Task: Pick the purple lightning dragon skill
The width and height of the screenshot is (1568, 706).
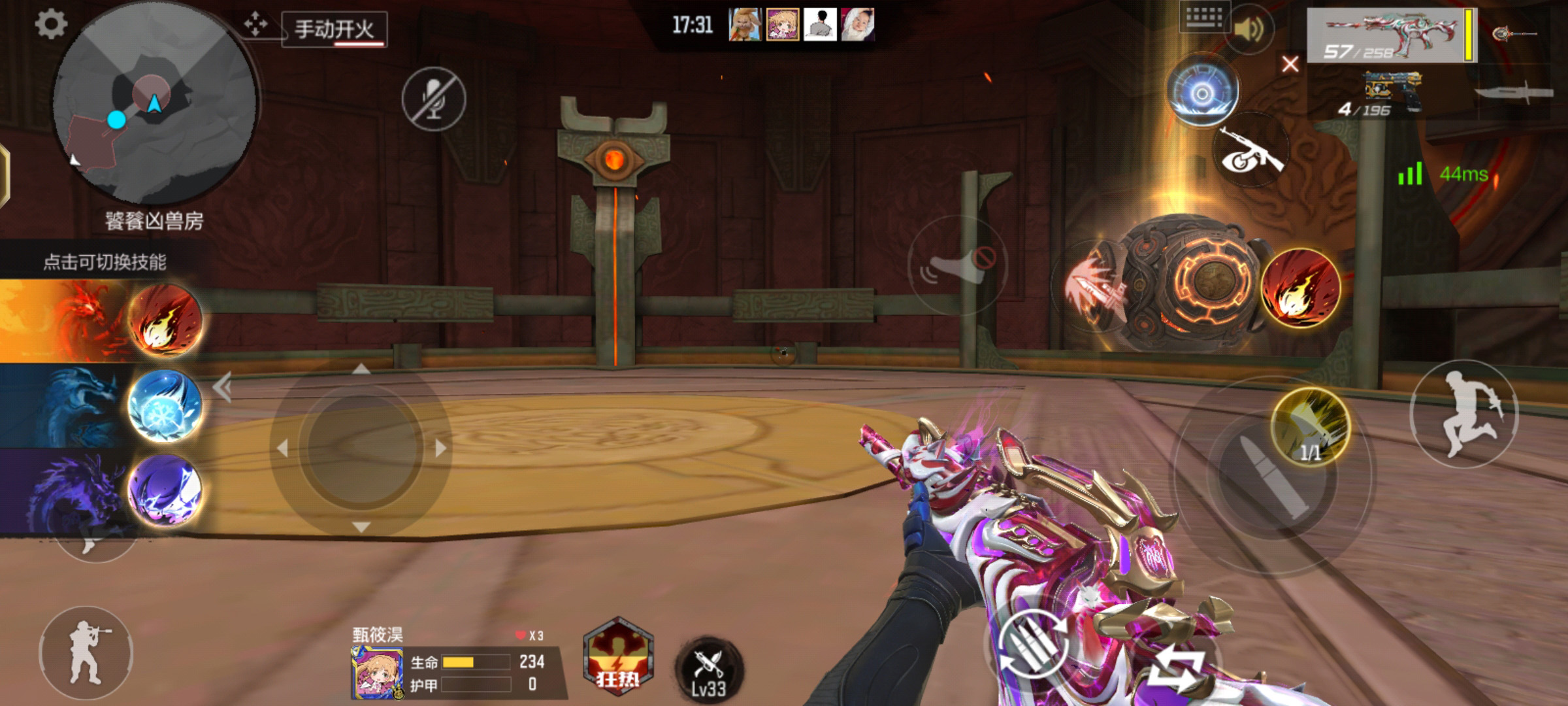Action: coord(165,490)
